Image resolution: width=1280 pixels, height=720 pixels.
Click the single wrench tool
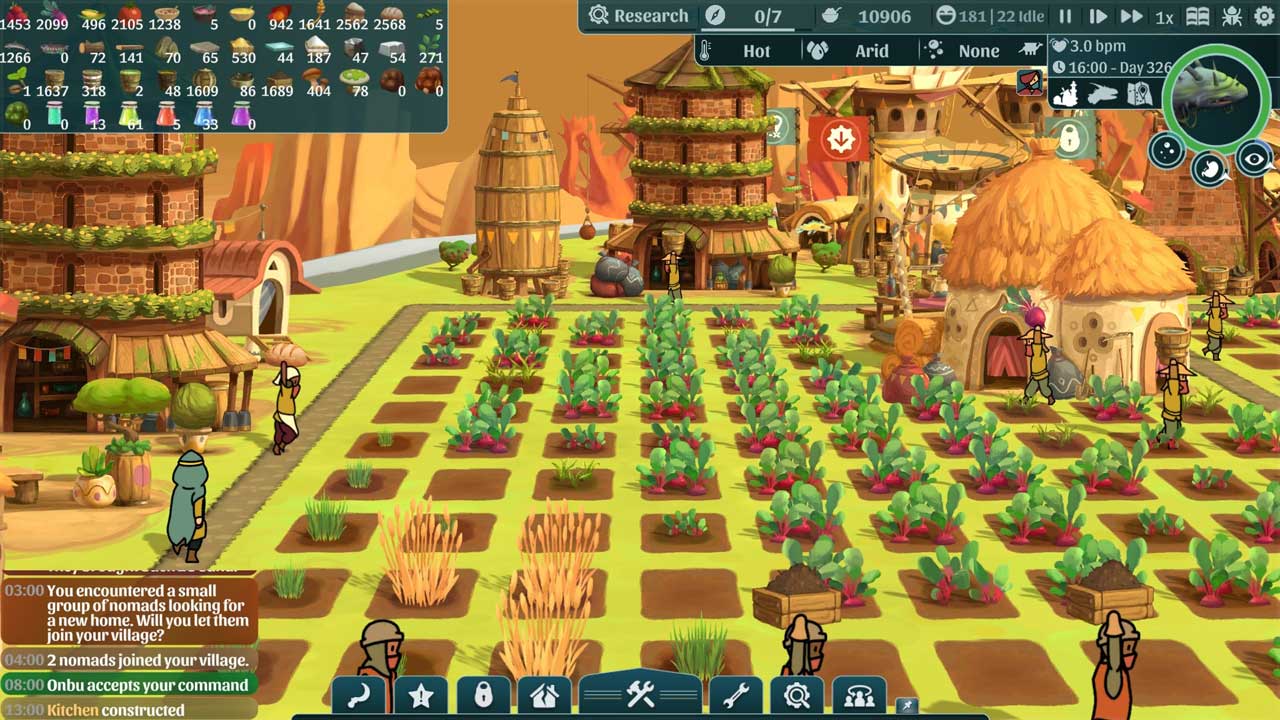tap(735, 695)
